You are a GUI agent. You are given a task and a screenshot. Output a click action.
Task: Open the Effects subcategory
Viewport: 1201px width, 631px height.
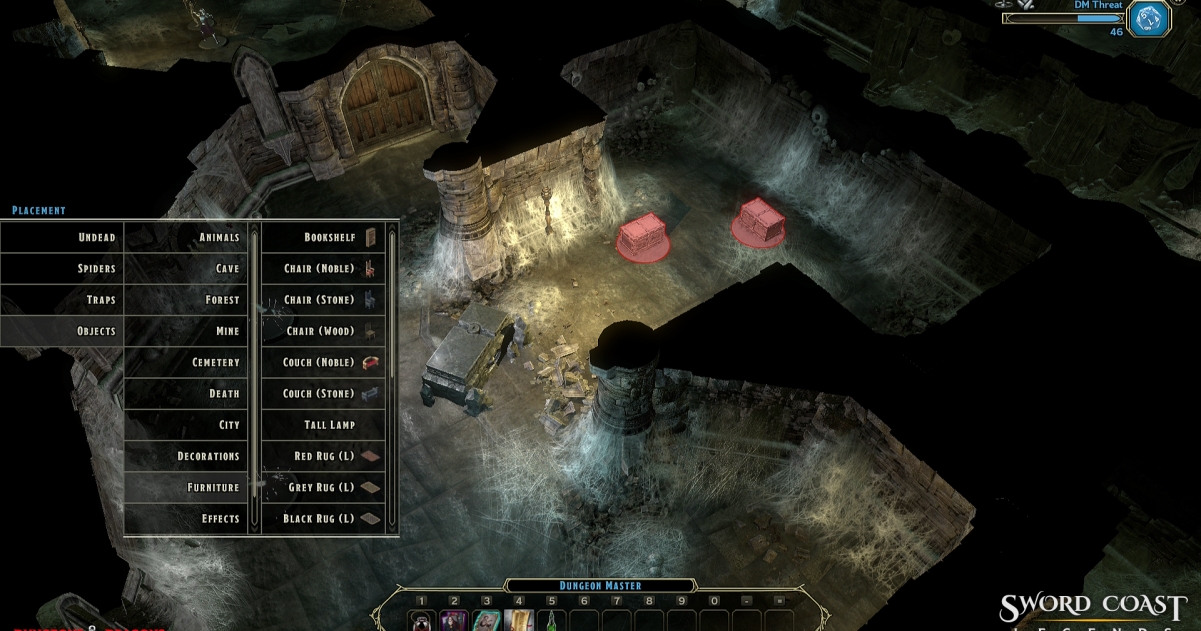point(187,518)
